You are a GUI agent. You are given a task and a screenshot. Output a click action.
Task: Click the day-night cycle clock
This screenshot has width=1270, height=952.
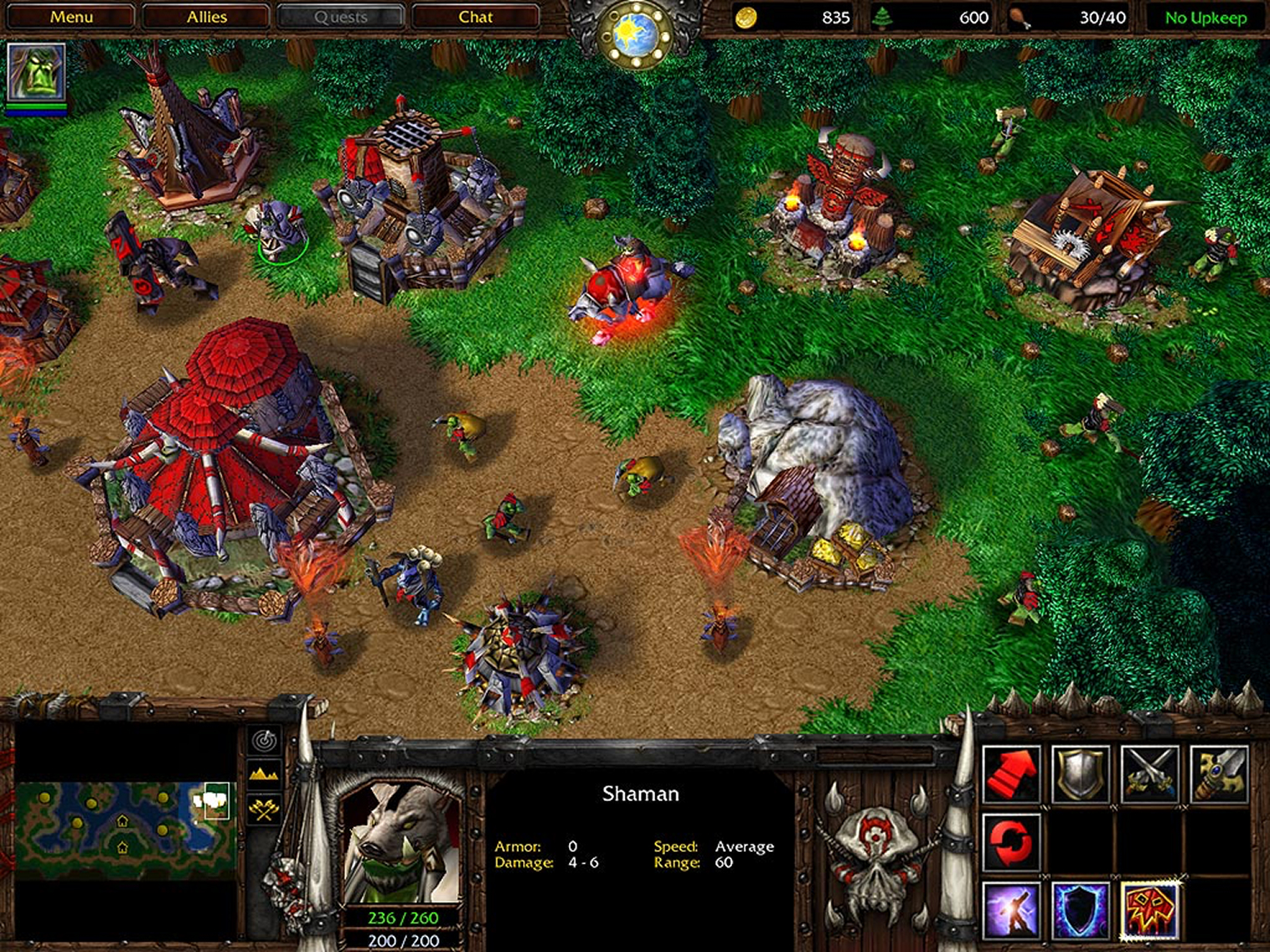[635, 29]
